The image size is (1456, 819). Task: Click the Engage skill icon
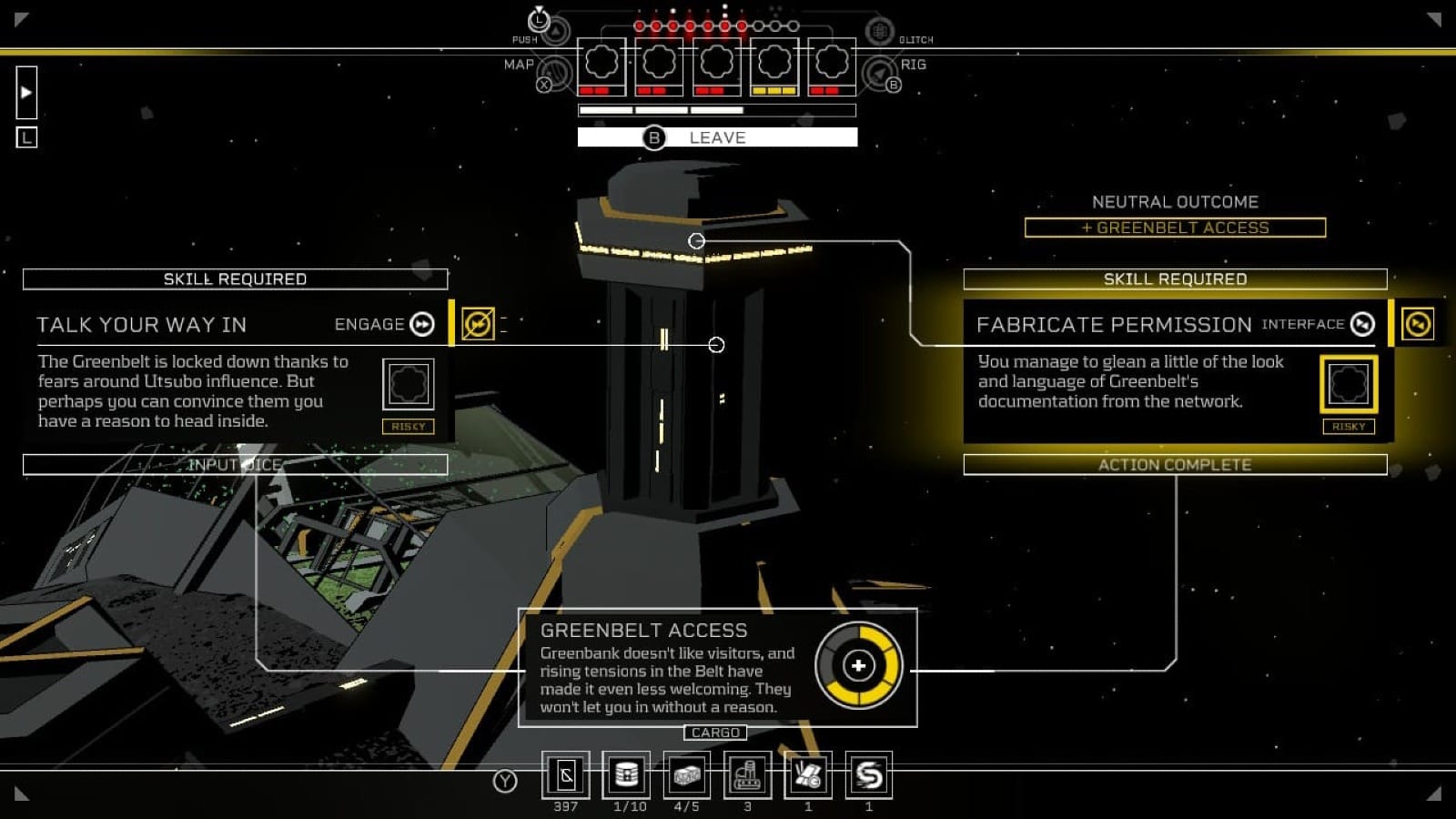coord(422,325)
